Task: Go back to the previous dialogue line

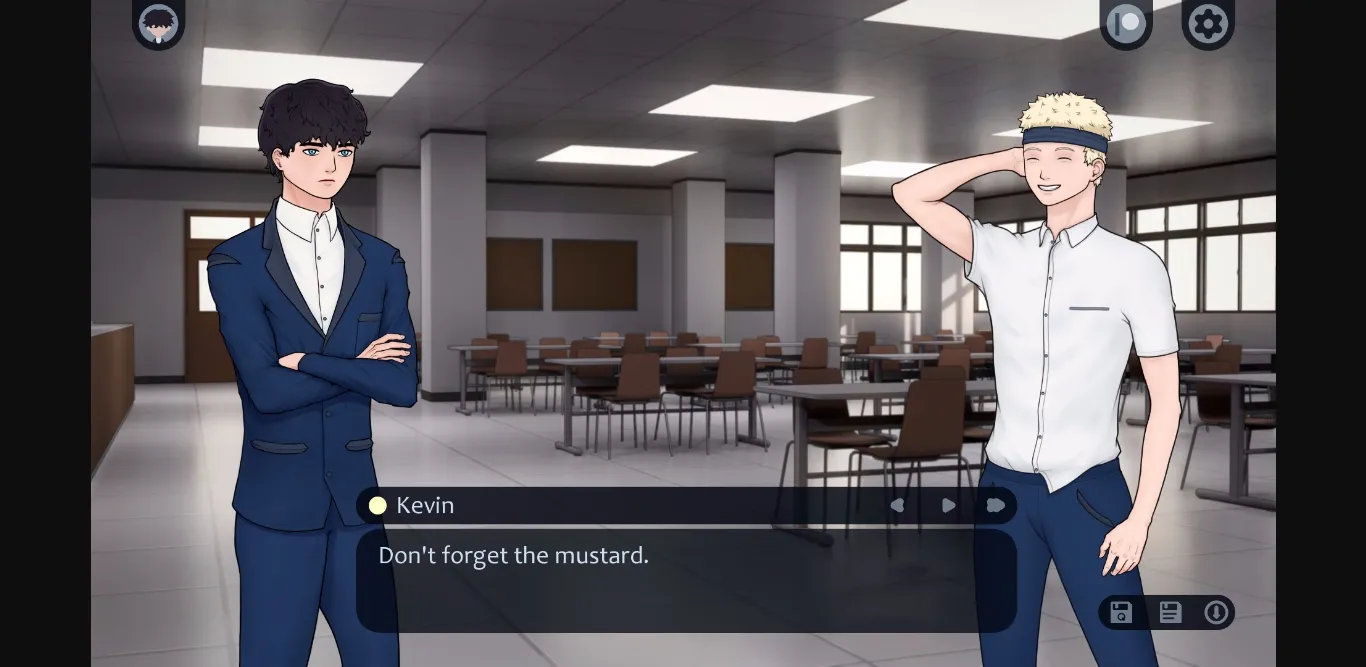Action: (897, 506)
